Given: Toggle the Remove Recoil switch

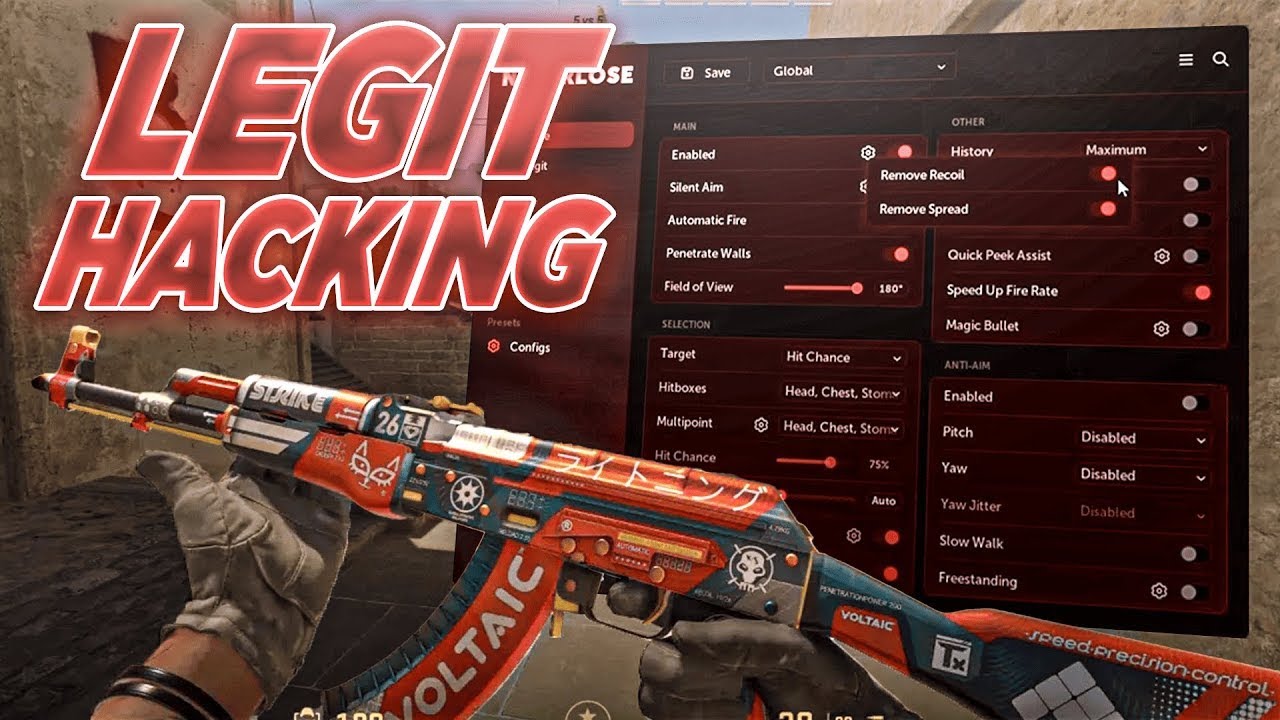Looking at the screenshot, I should coord(1106,174).
